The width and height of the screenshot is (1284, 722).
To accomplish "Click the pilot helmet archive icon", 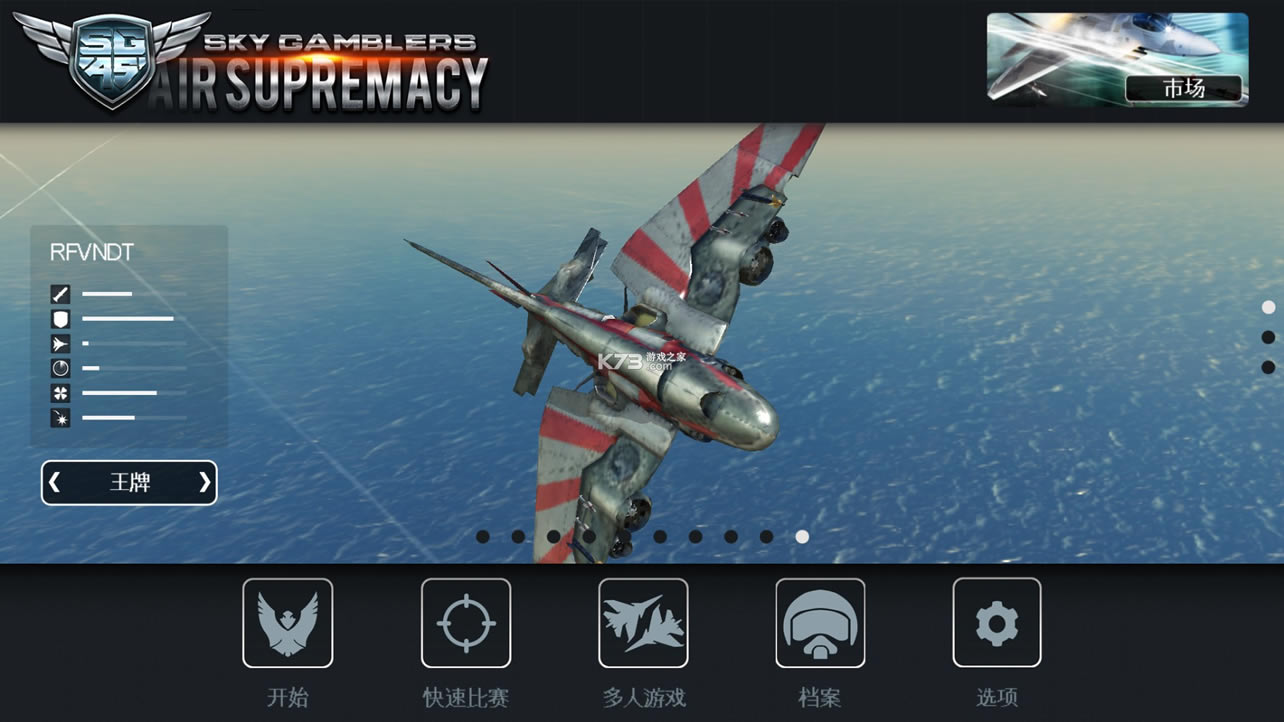I will [820, 622].
